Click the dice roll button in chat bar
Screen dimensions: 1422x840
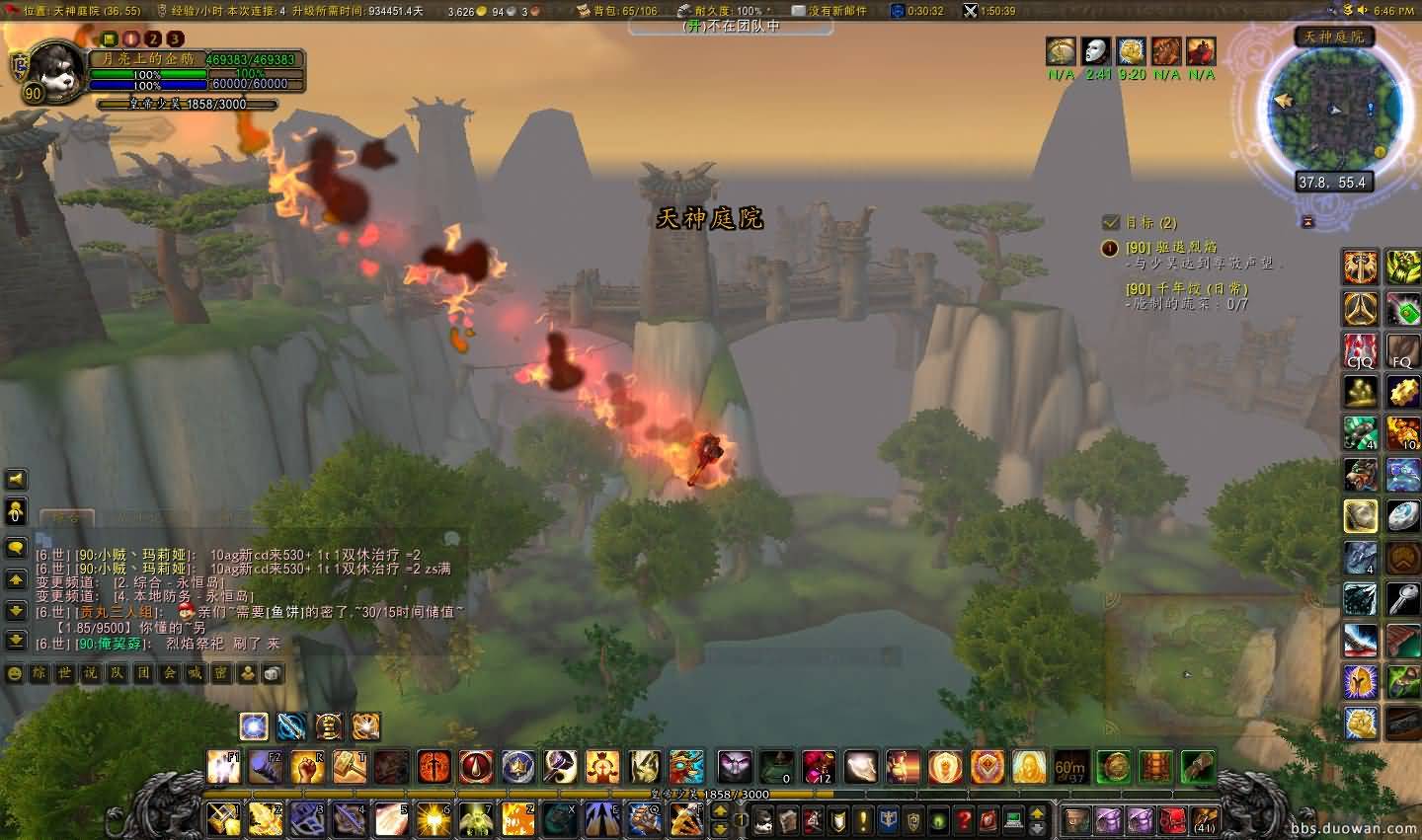pos(272,673)
